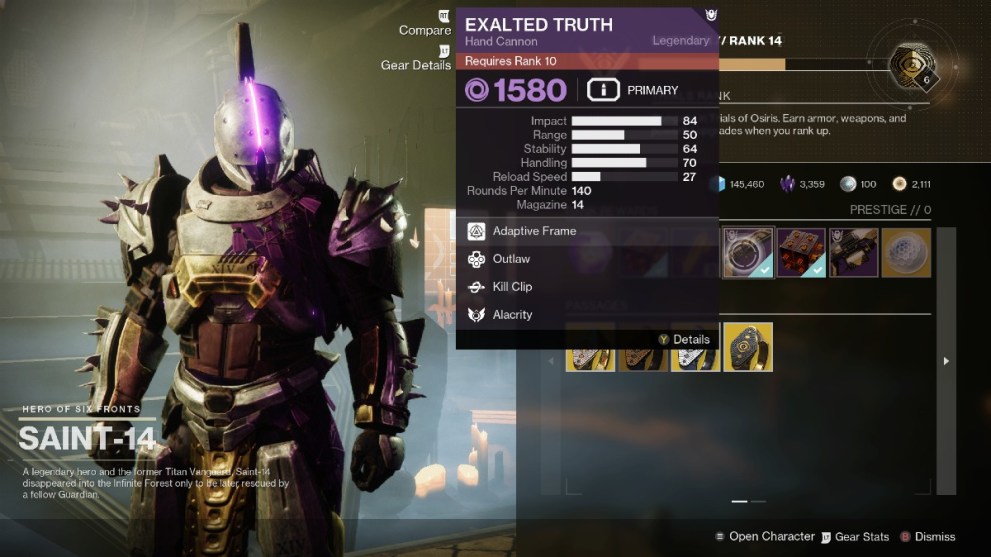The image size is (991, 557).
Task: Select the rightmost gold Trials passage card
Action: [748, 347]
